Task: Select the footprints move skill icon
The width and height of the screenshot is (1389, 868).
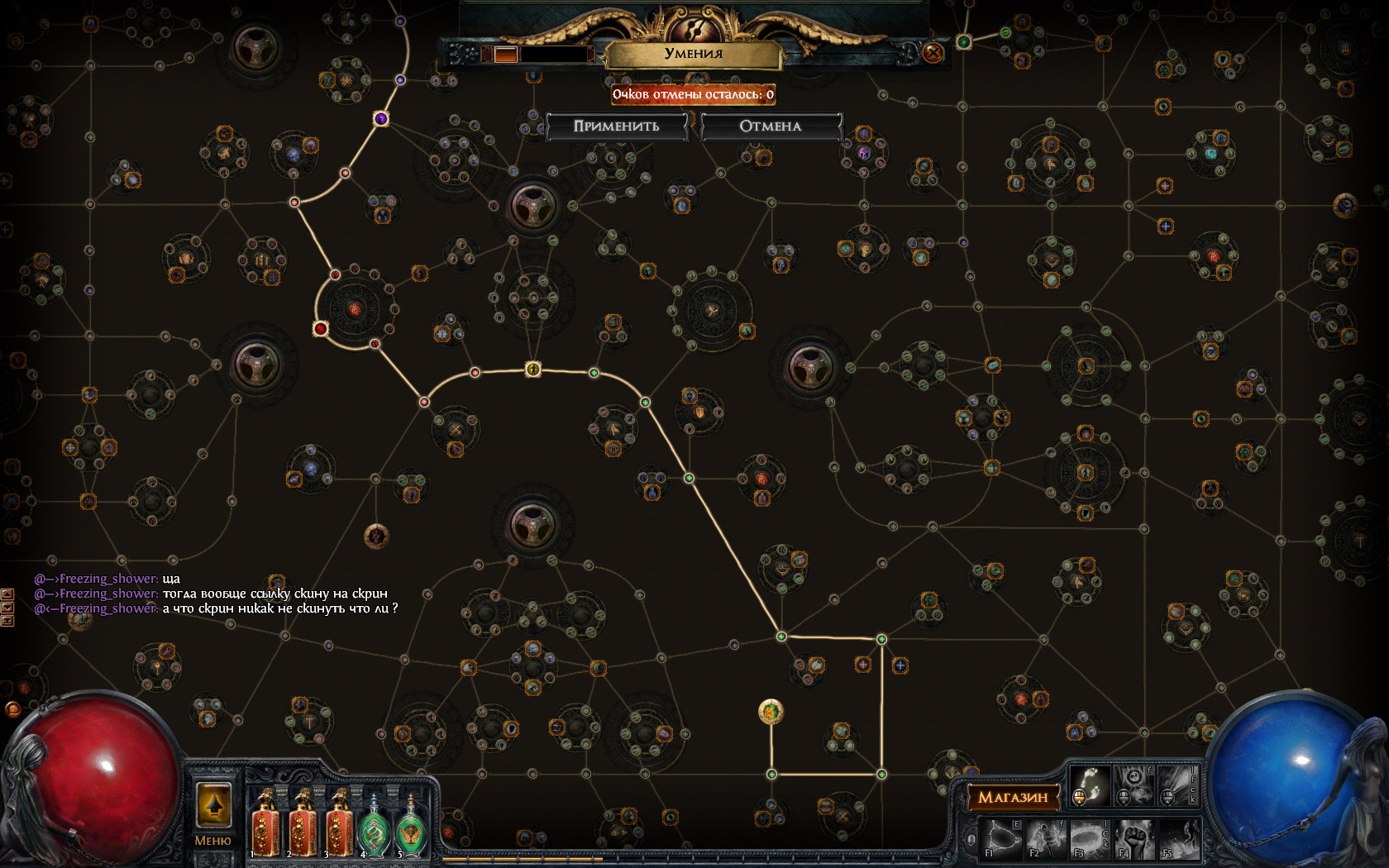Action: coord(1089,785)
